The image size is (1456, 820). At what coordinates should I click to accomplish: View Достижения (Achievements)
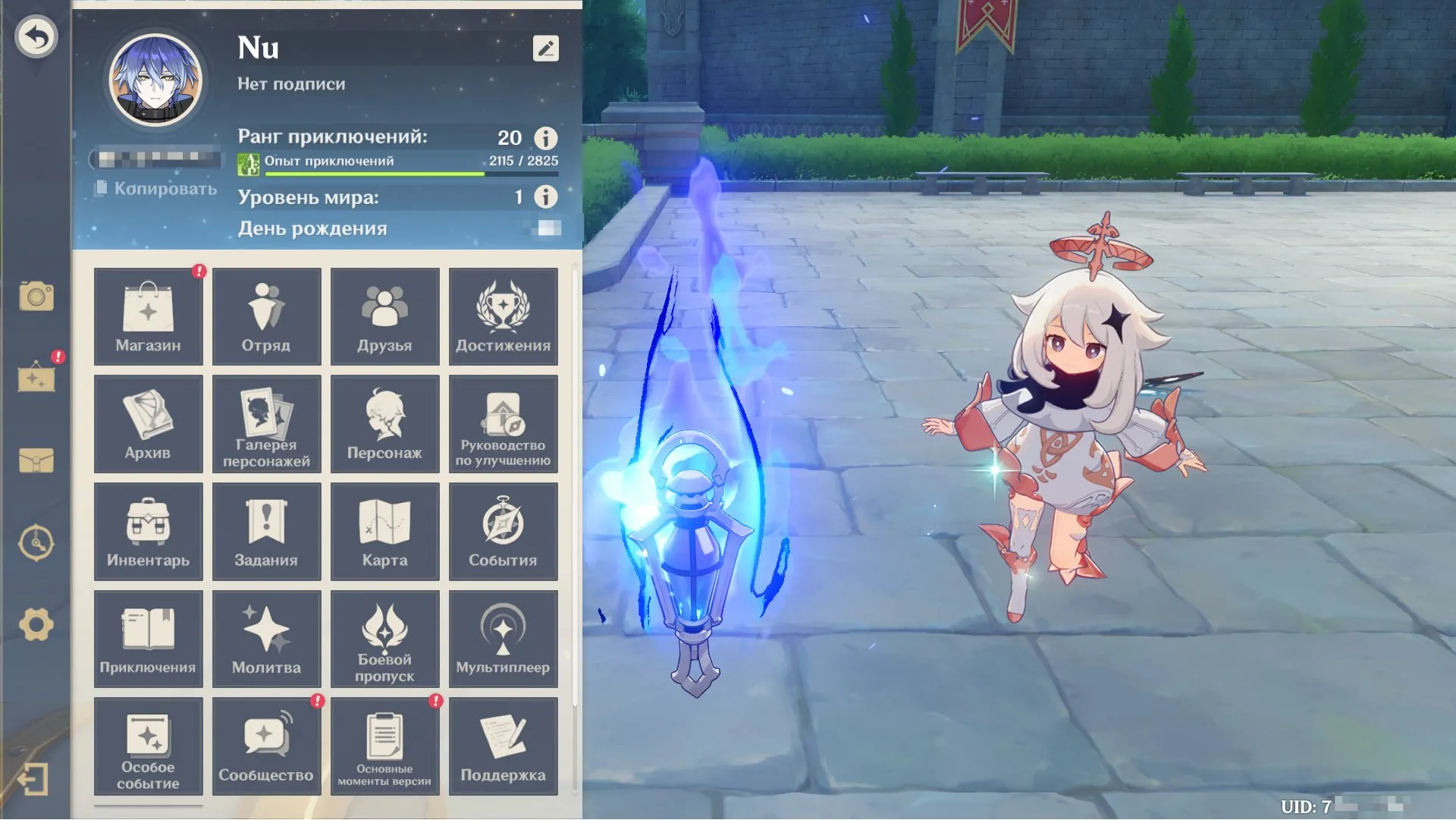pos(503,316)
